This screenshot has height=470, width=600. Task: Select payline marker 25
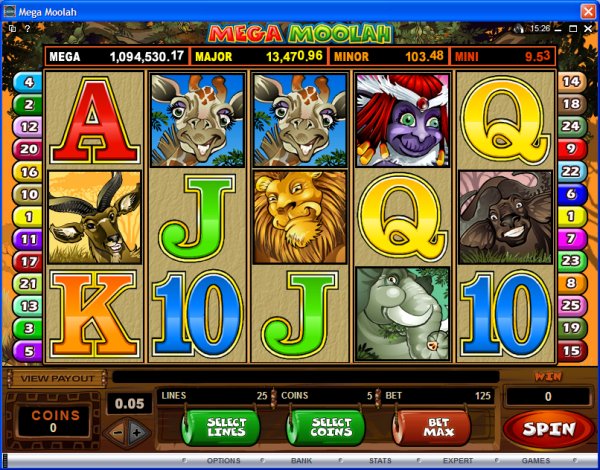[x=571, y=304]
